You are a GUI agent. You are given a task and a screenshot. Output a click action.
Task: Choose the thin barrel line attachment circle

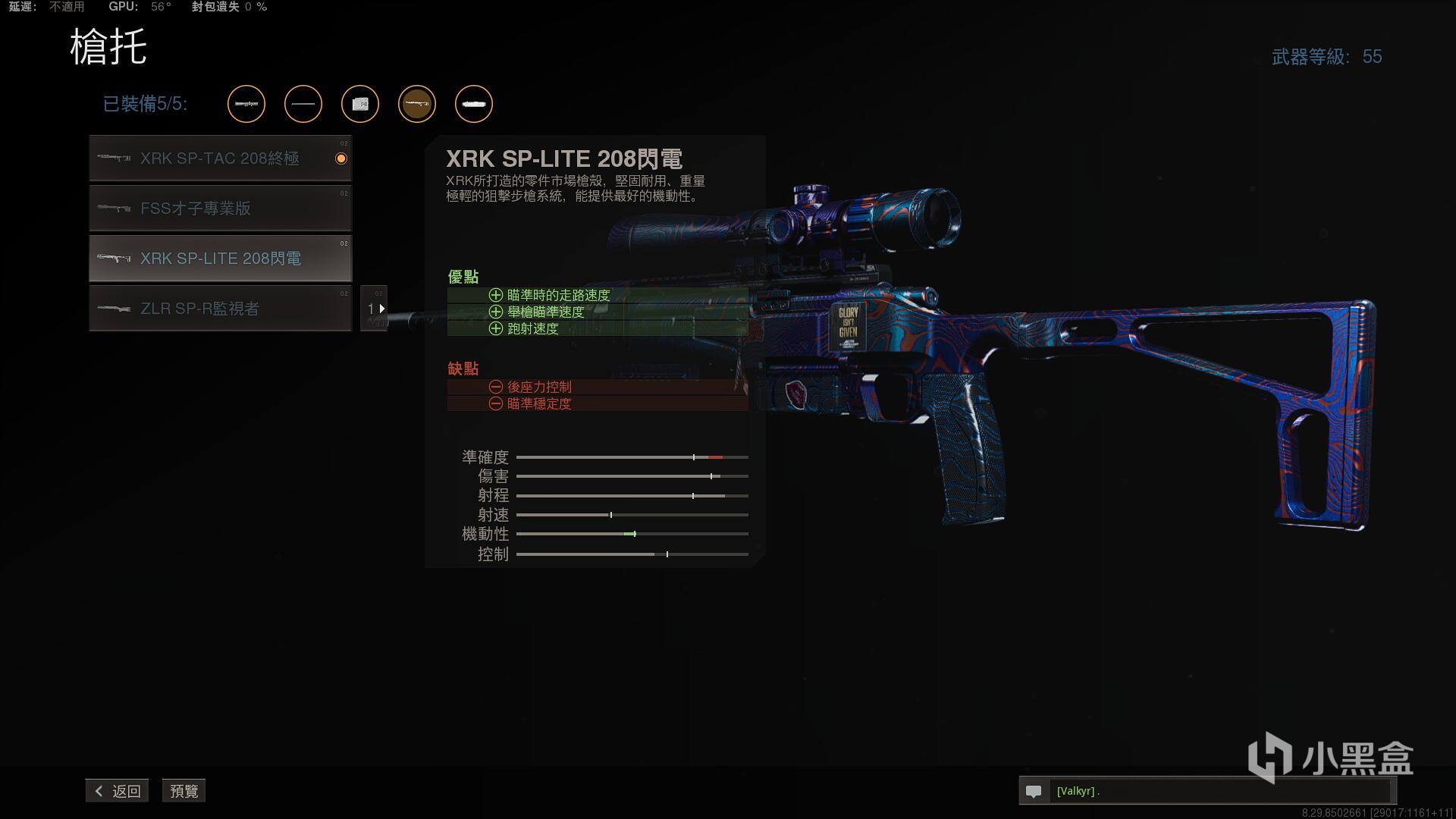click(303, 104)
